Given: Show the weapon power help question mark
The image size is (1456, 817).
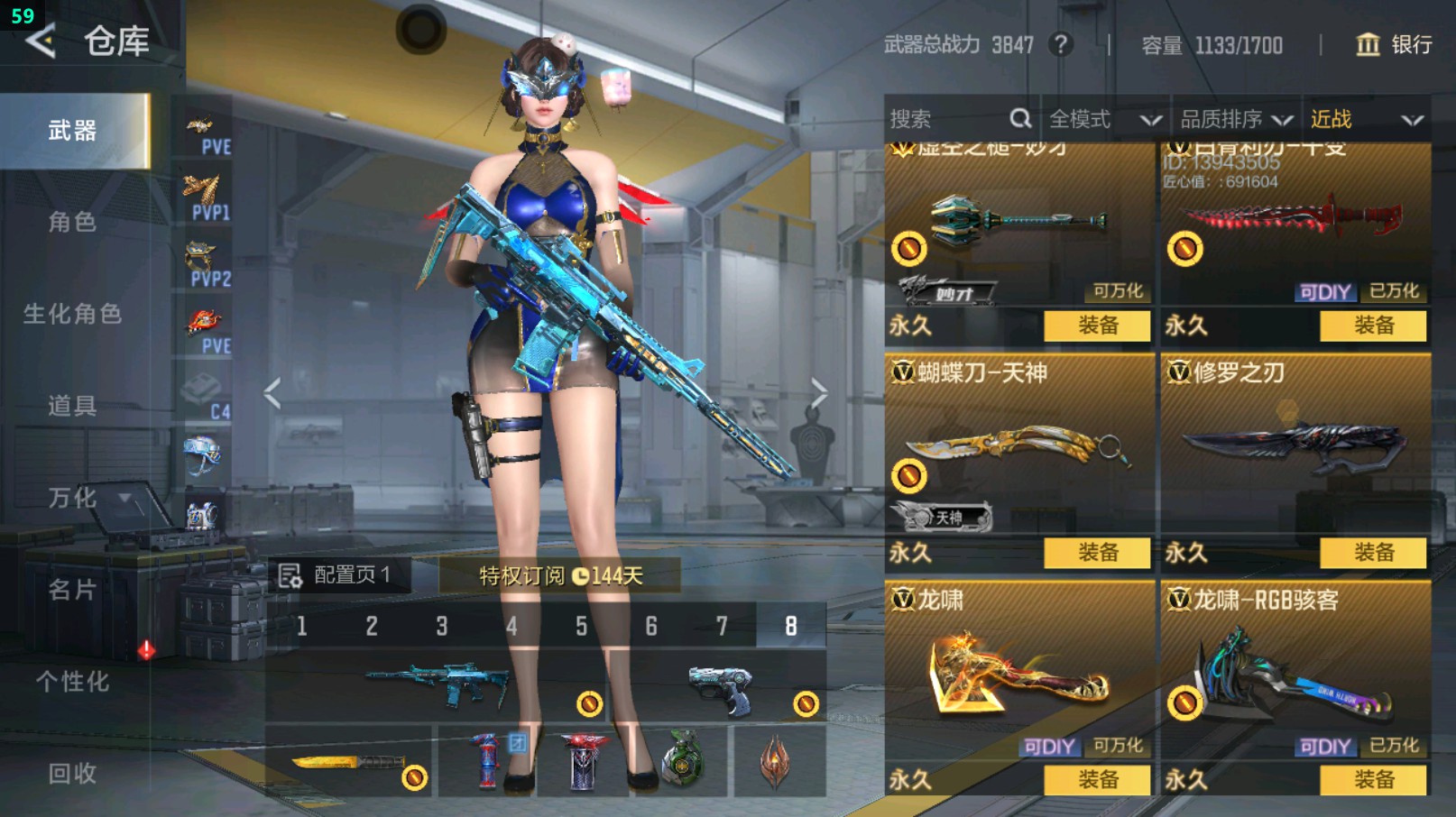Looking at the screenshot, I should click(x=1061, y=45).
